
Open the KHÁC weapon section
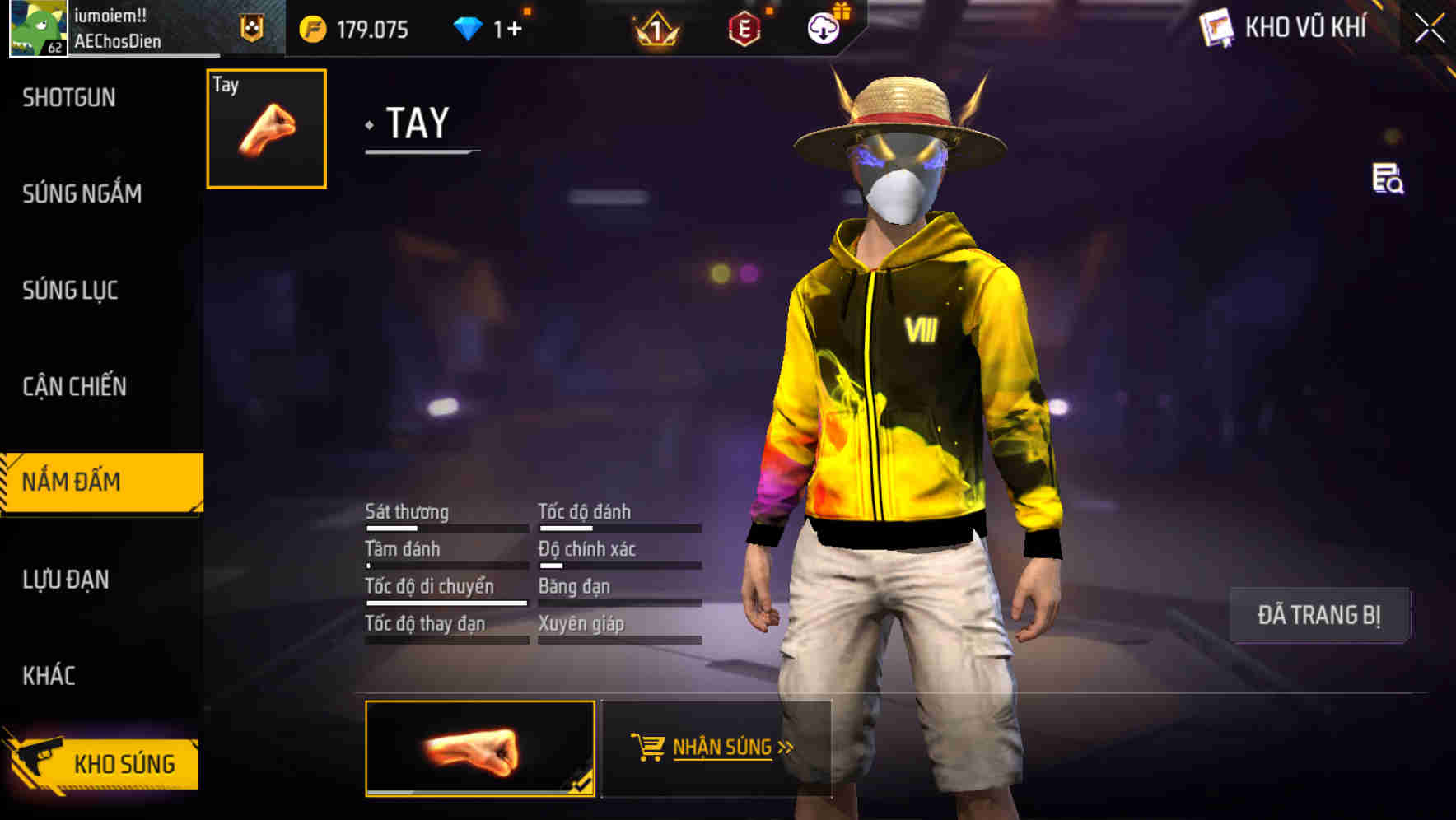coord(48,675)
